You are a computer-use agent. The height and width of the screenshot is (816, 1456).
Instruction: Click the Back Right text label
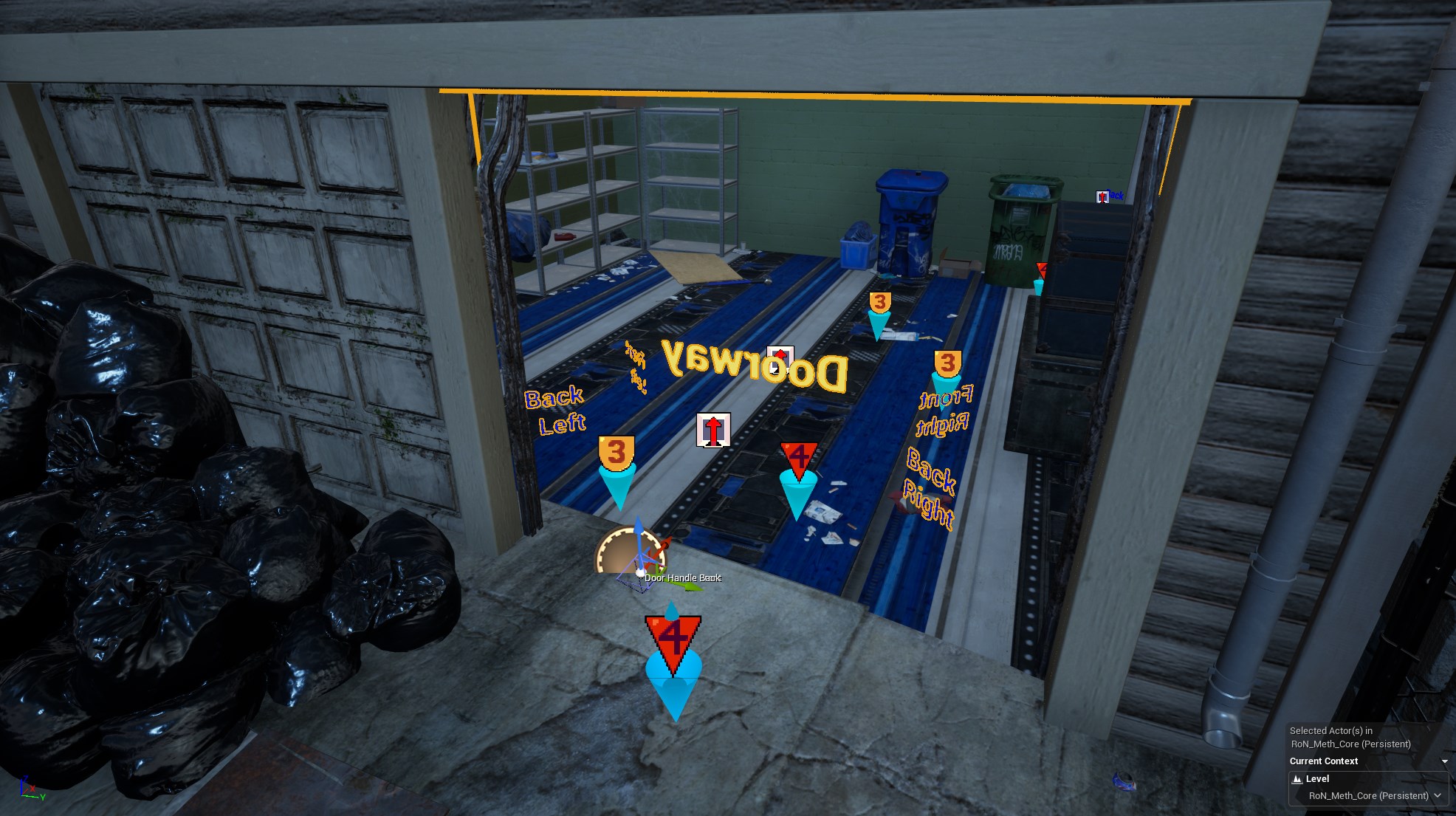930,487
